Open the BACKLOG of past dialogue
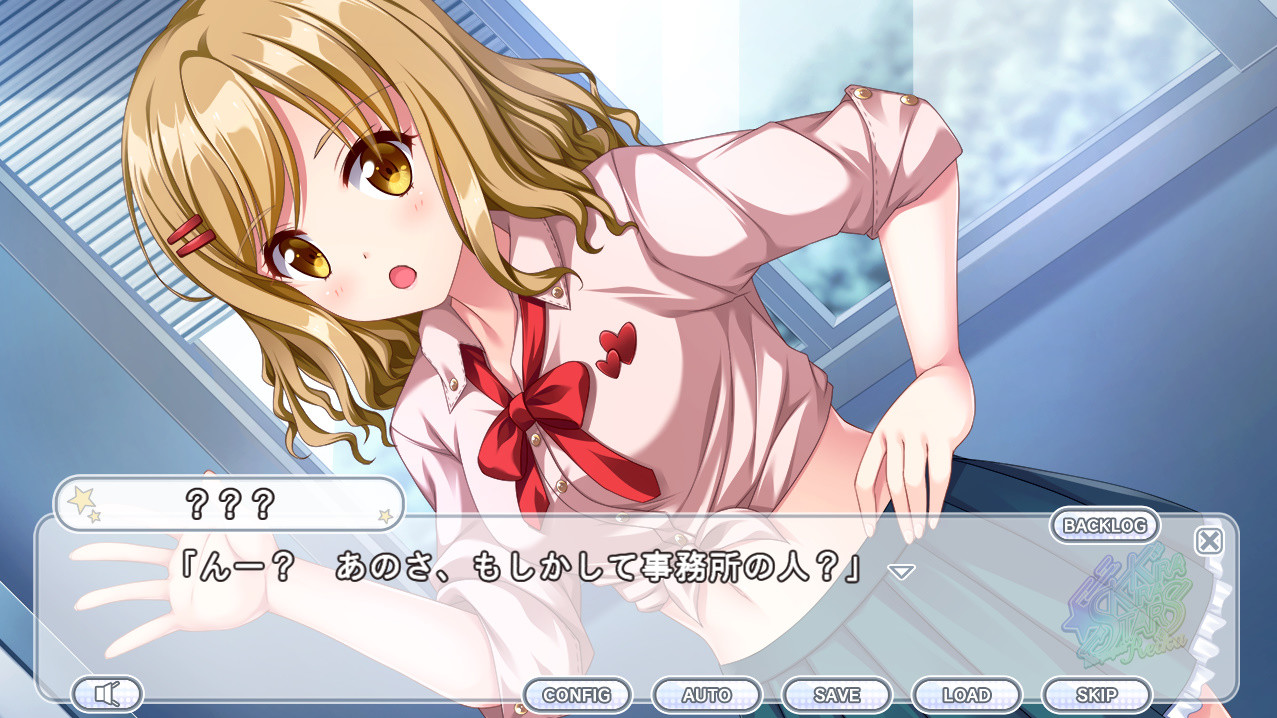Screen dimensions: 1277x718 pos(1104,525)
